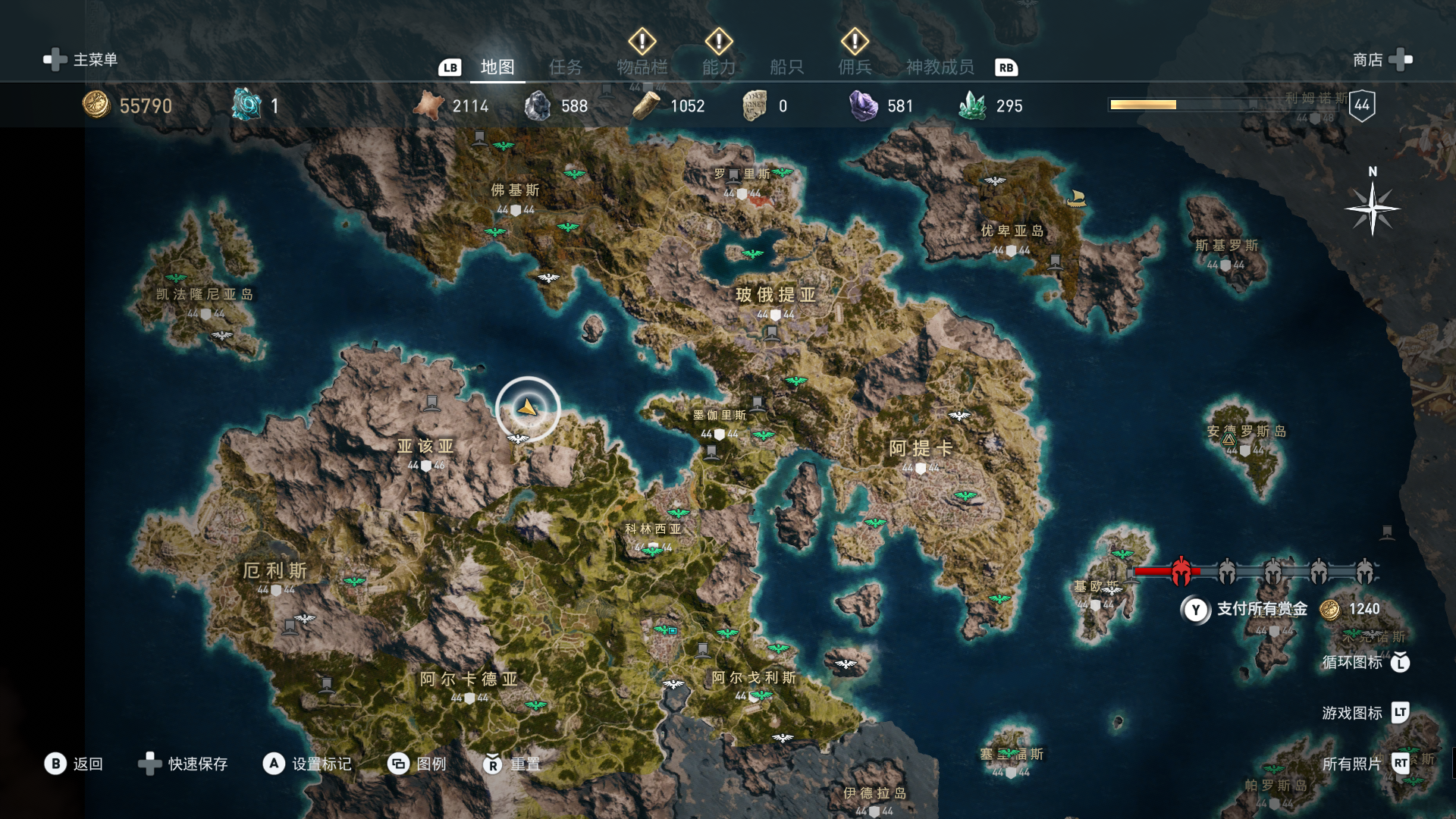Switch to the 能力 abilities tab
Viewport: 1456px width, 819px height.
tap(718, 67)
